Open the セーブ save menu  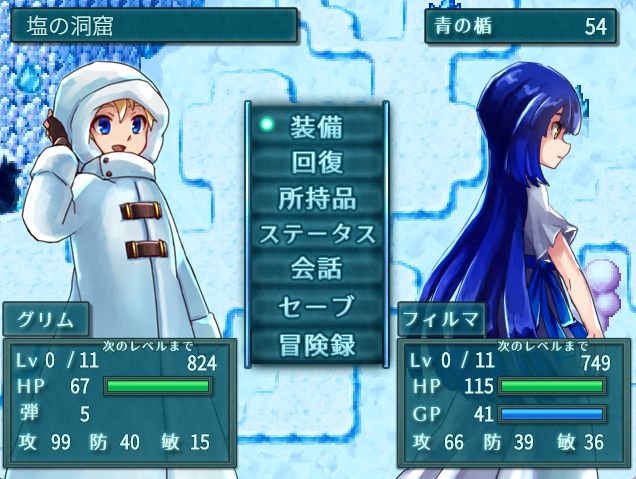click(x=316, y=306)
